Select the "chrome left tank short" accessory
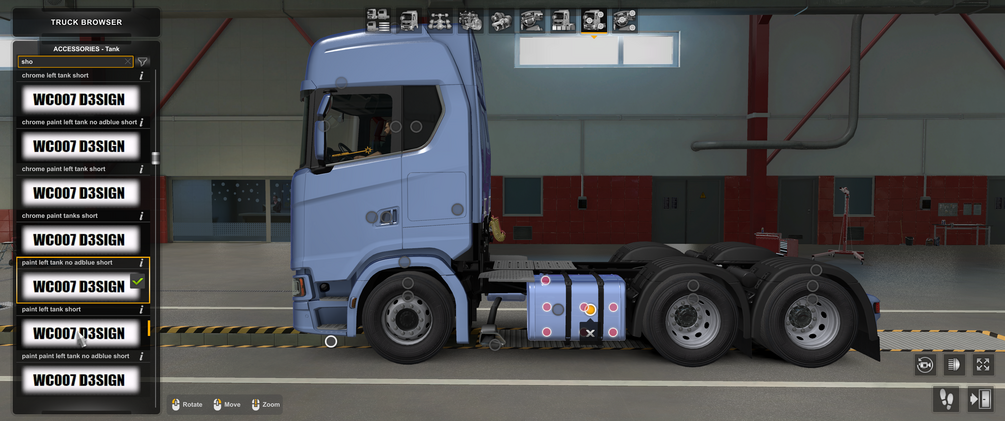The height and width of the screenshot is (421, 1005). [79, 99]
